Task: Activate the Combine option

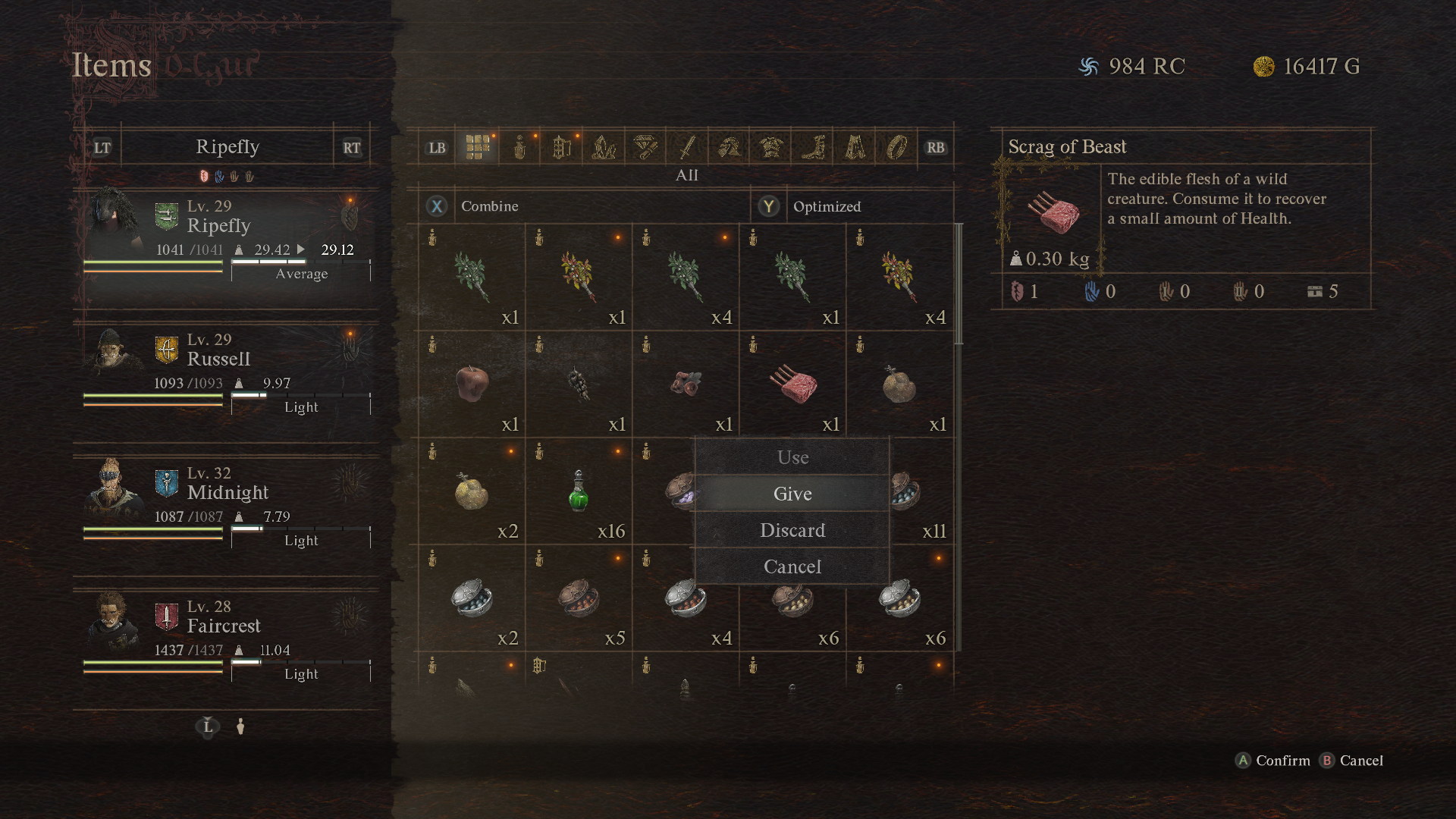Action: (489, 206)
